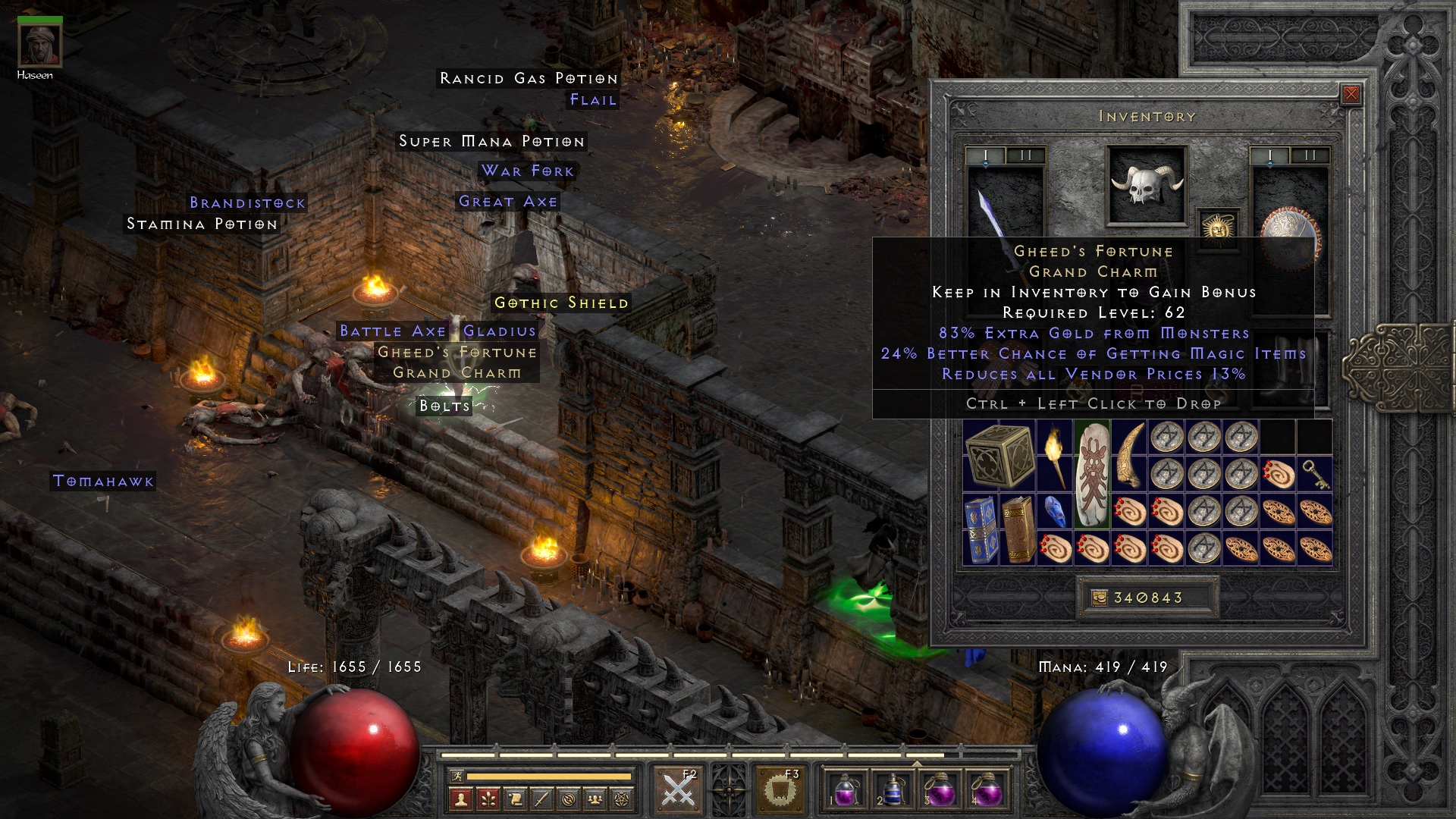
Task: Use the belt potion in slot 2
Action: point(891,789)
